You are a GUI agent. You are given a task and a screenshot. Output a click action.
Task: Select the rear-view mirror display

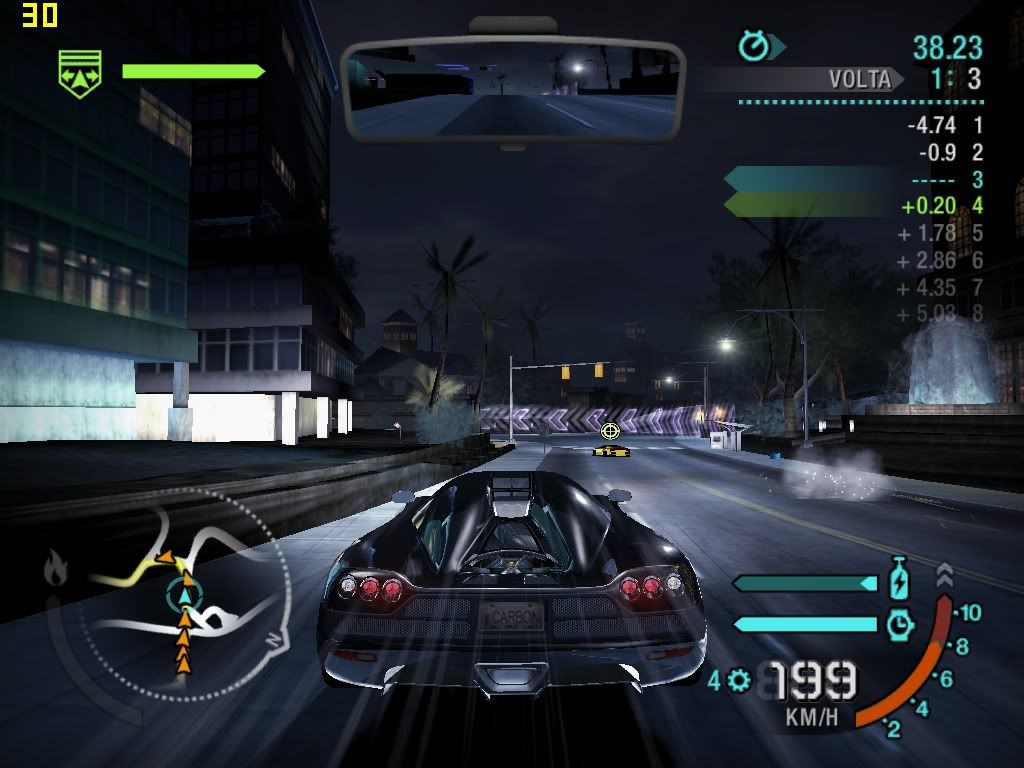tap(513, 90)
